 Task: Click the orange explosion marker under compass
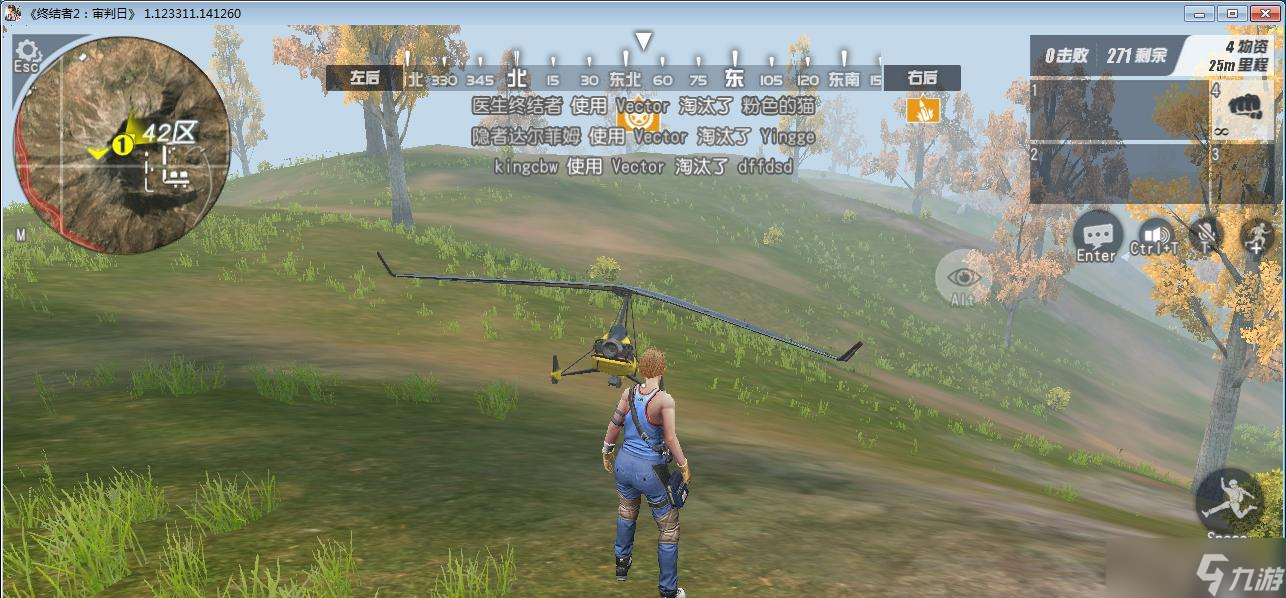[922, 109]
